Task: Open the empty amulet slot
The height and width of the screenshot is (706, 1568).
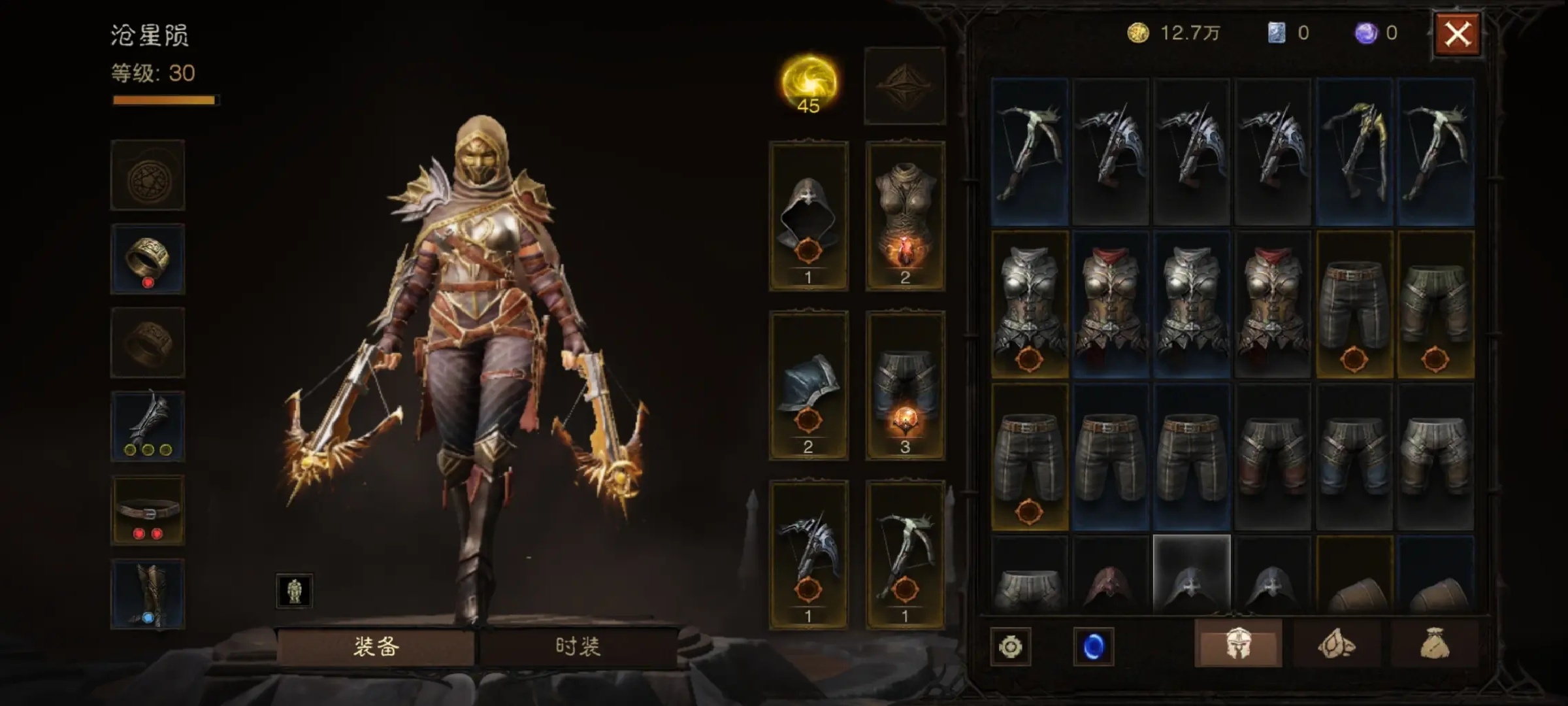Action: (x=148, y=175)
